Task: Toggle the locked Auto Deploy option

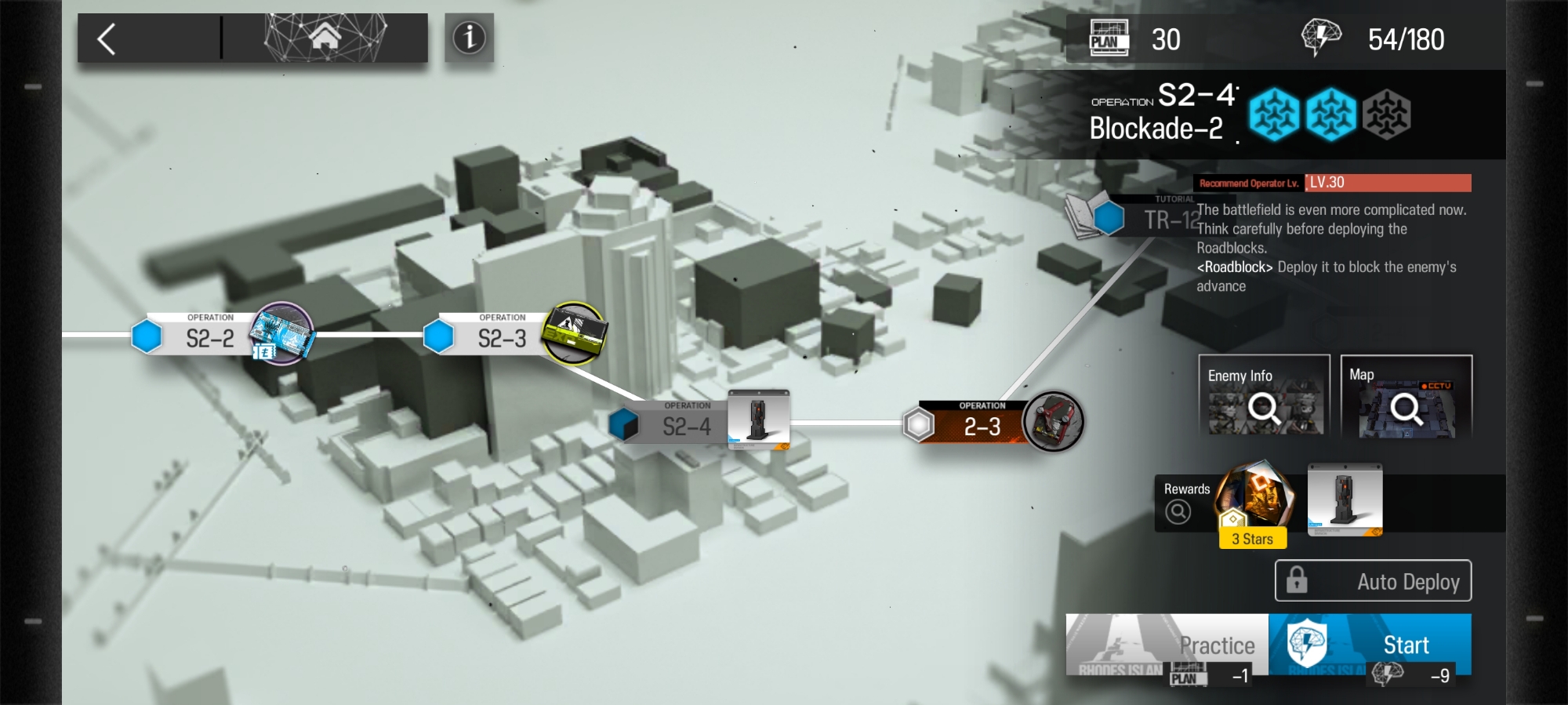Action: [x=1373, y=581]
